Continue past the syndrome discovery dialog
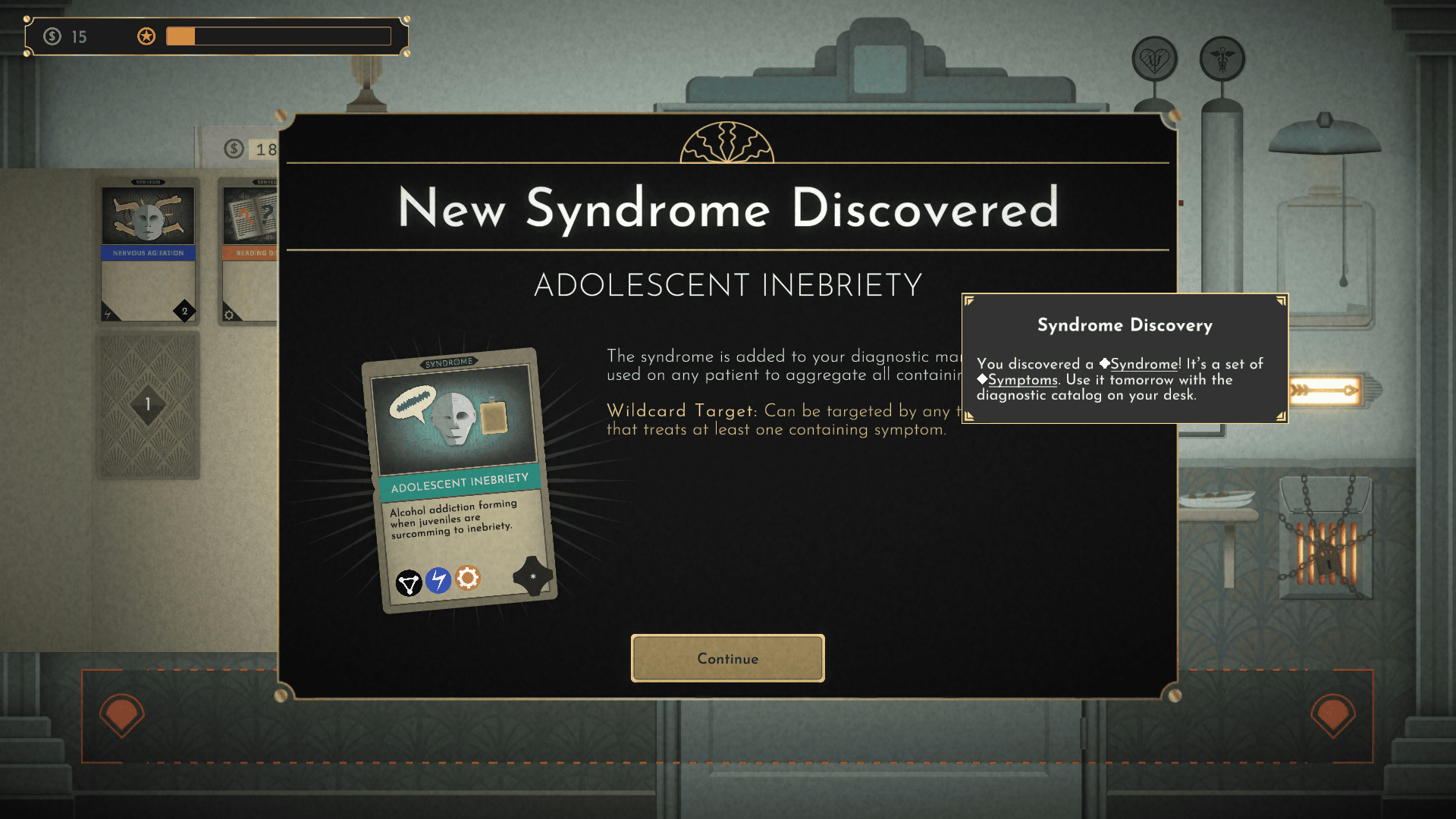 [x=727, y=658]
